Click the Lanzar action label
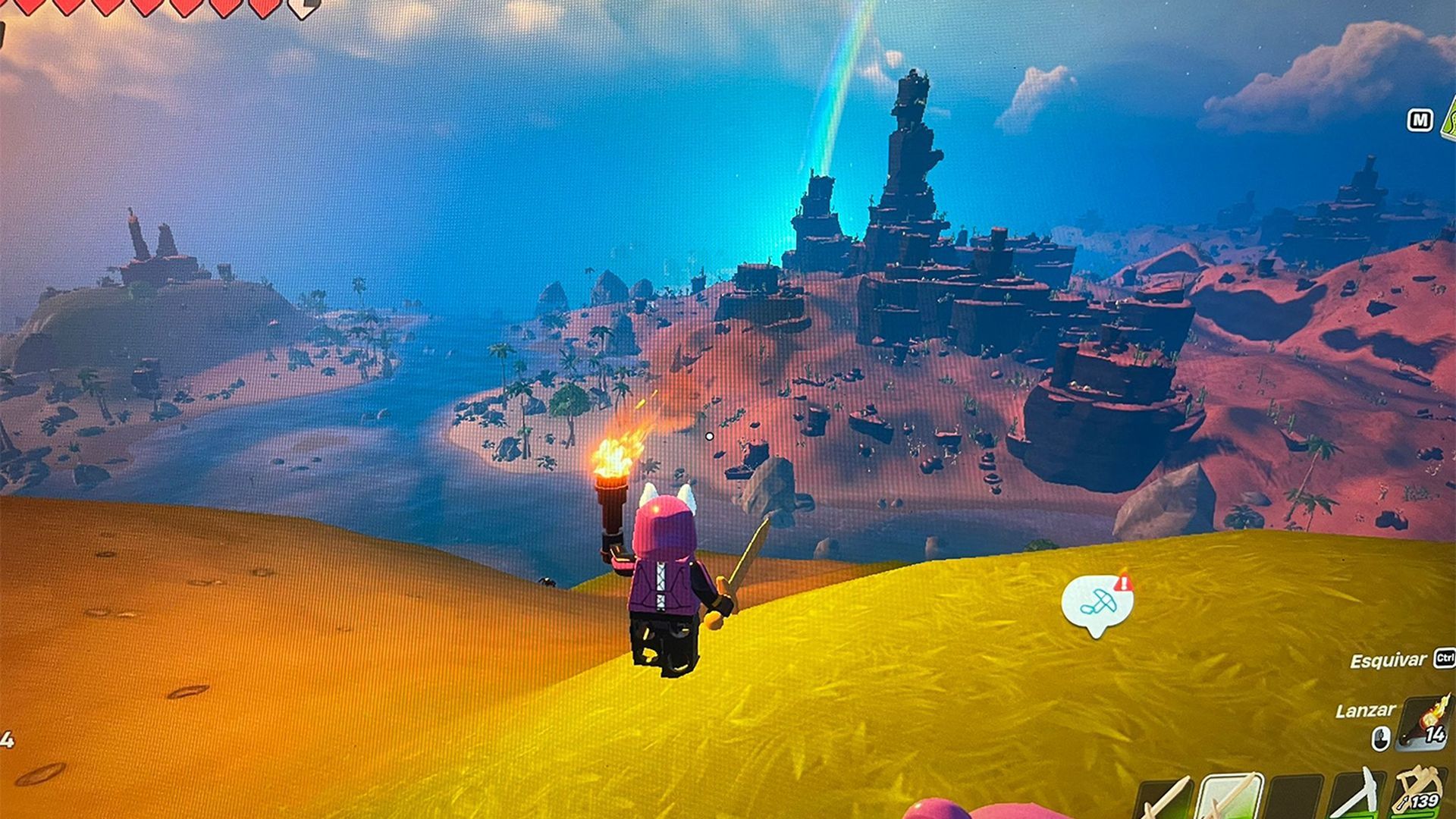This screenshot has width=1456, height=819. coord(1367,711)
